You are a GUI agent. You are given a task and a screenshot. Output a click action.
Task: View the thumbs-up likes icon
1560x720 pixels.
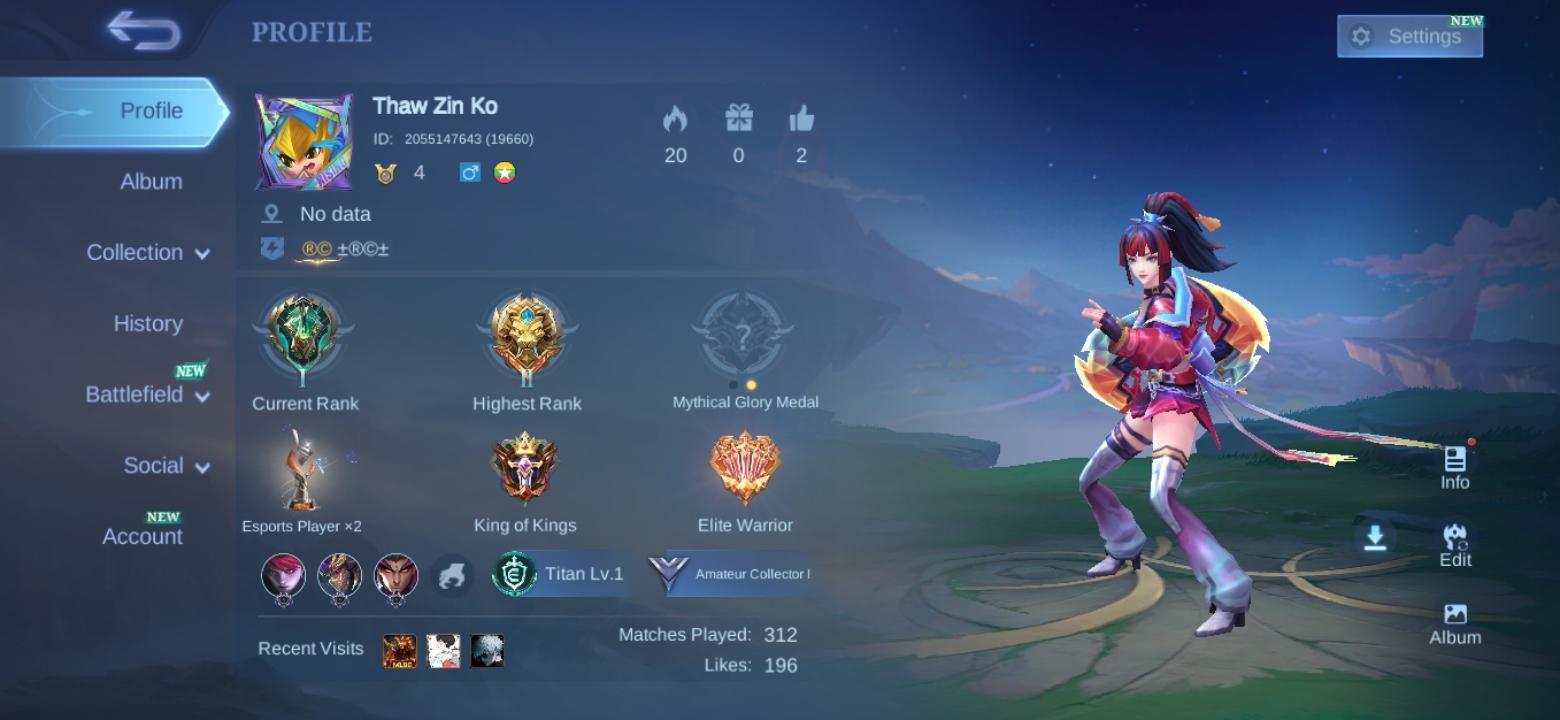800,122
